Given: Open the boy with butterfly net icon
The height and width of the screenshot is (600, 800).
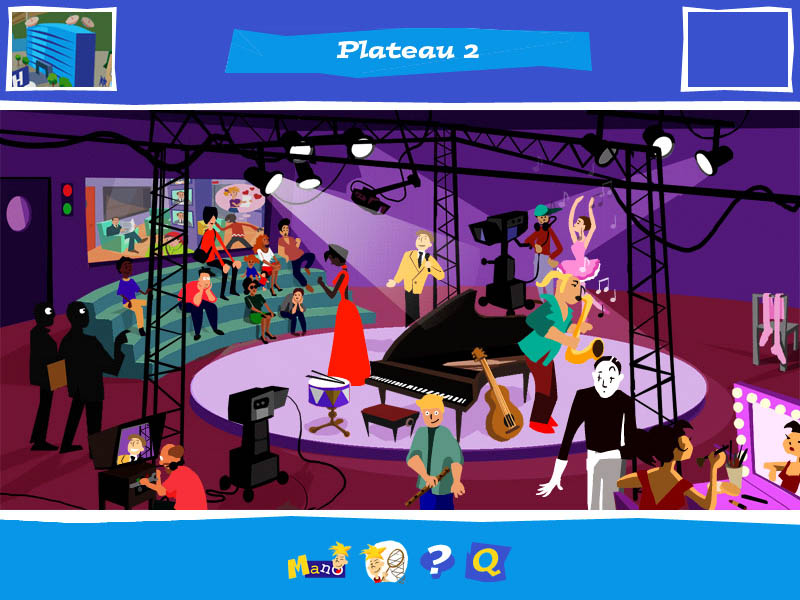Looking at the screenshot, I should (384, 562).
